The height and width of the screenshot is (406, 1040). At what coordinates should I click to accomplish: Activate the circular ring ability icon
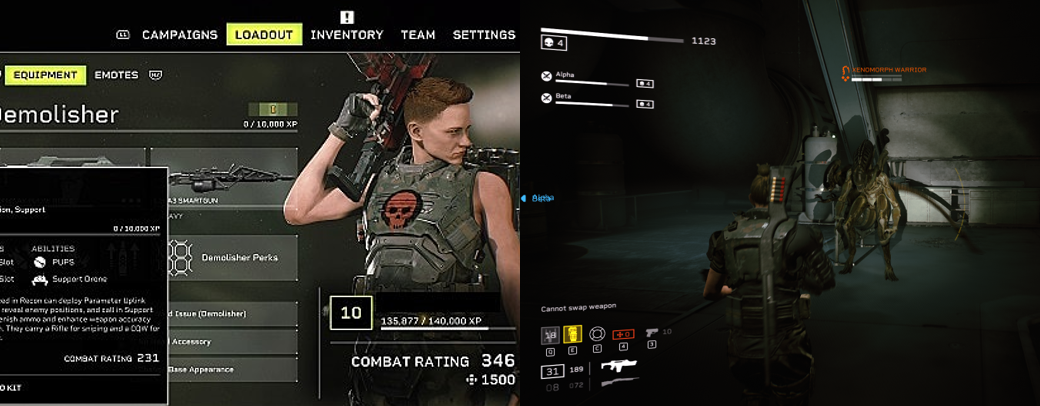598,335
